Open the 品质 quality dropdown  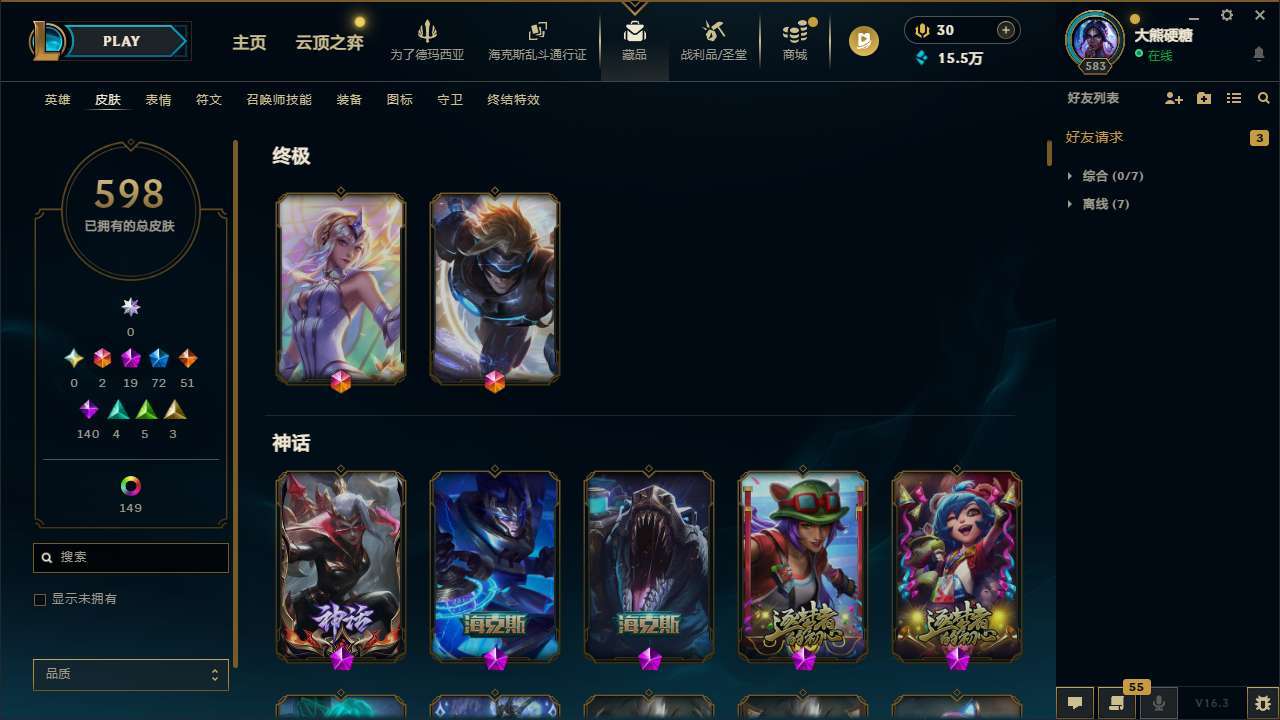pos(130,674)
